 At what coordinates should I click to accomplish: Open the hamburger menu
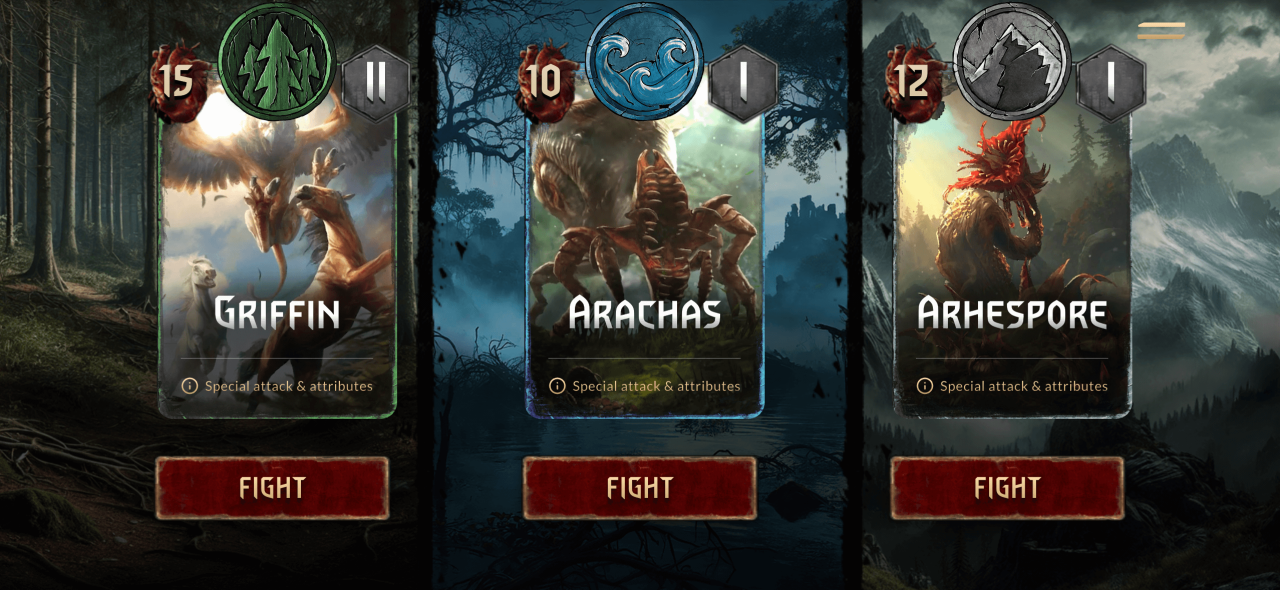[1161, 31]
